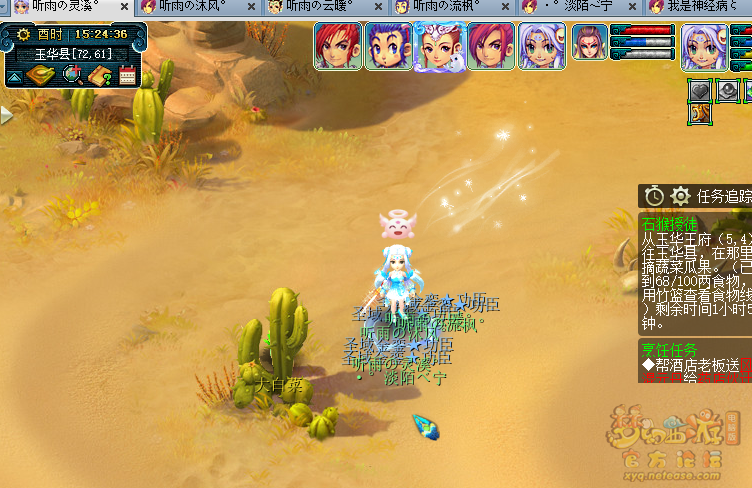The width and height of the screenshot is (752, 488).
Task: Close the 听雨の灵溪 window tab
Action: coord(124,7)
